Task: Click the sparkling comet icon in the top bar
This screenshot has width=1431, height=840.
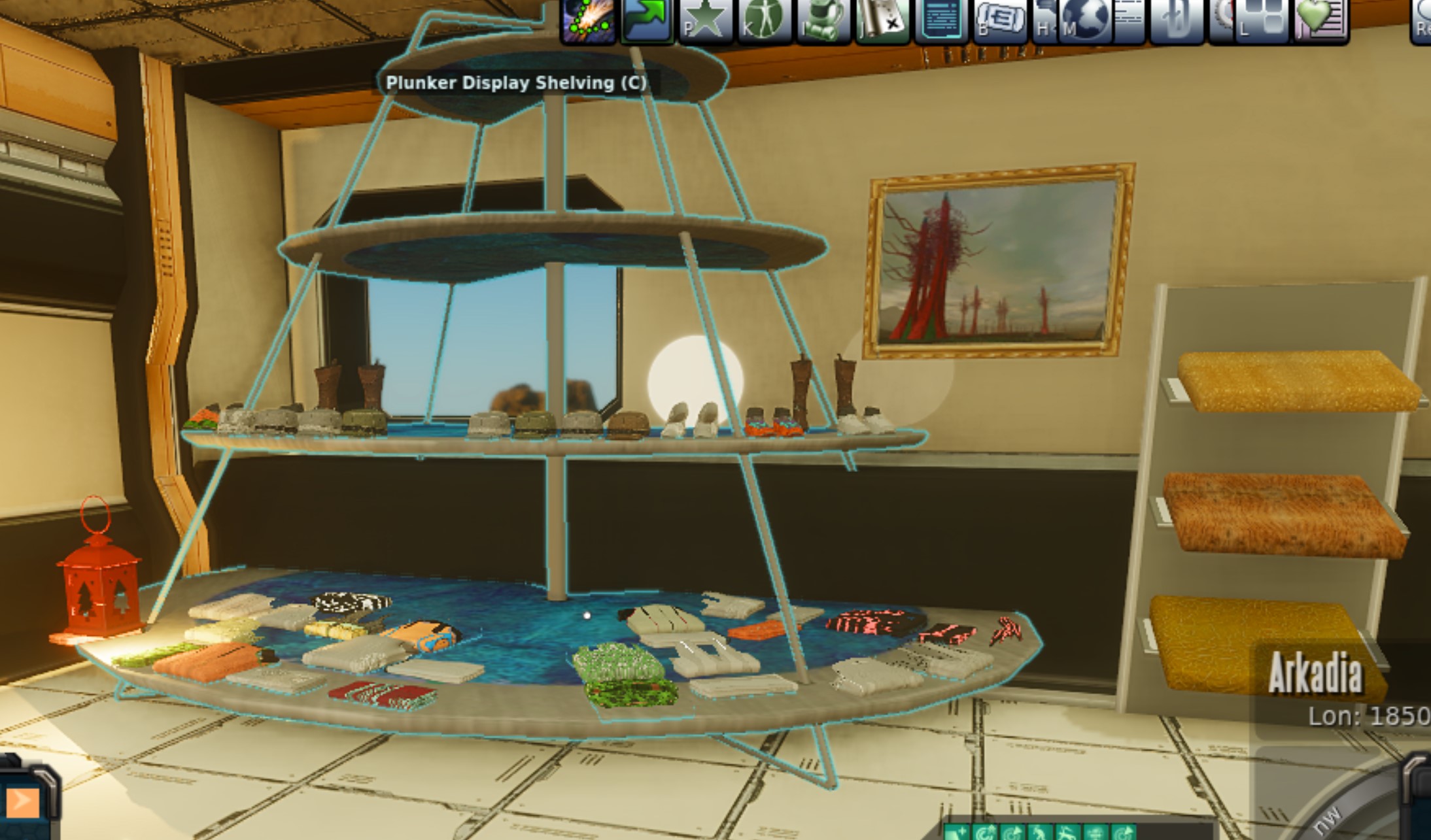Action: [588, 20]
